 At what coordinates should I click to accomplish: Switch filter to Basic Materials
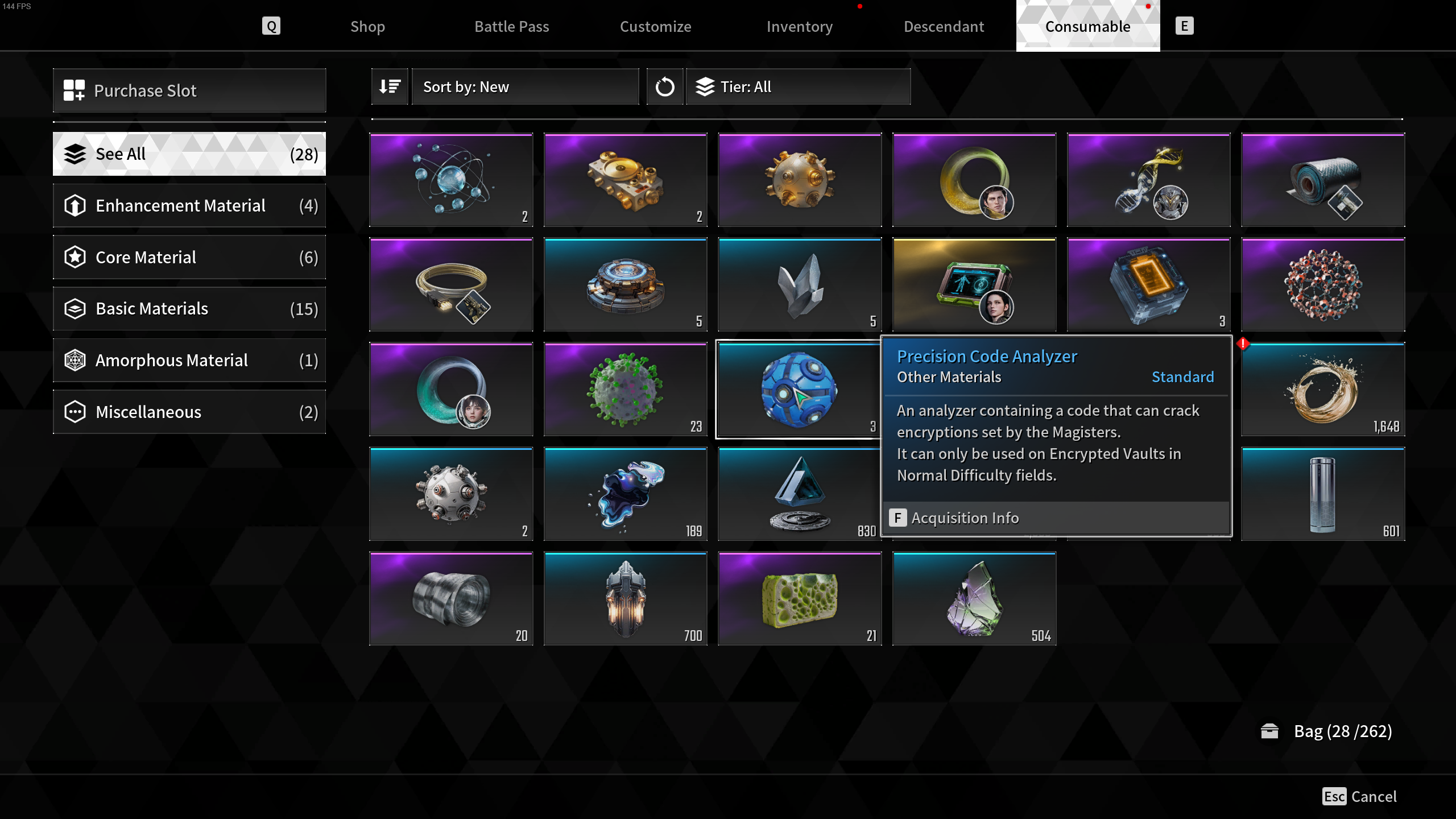189,308
